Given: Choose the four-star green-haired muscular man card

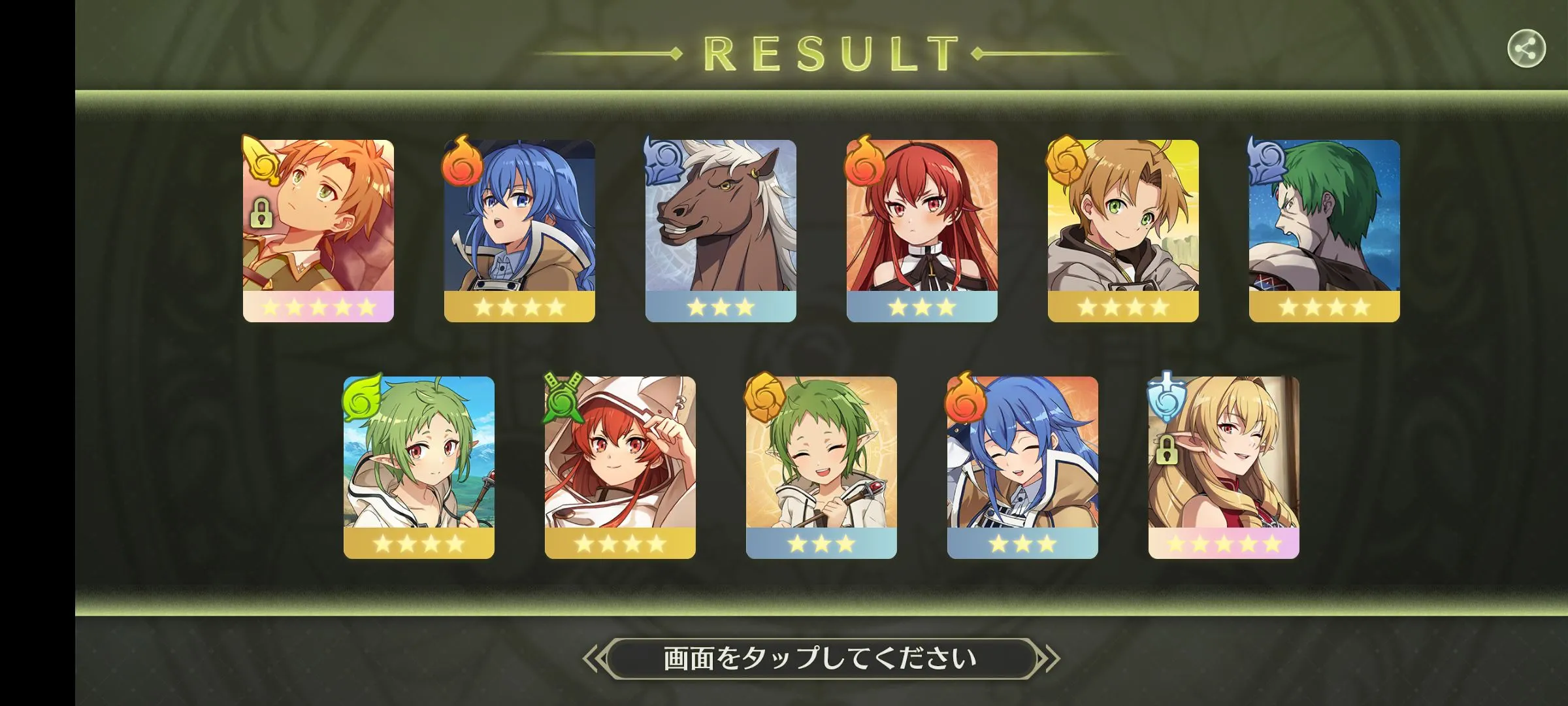Looking at the screenshot, I should 1324,230.
